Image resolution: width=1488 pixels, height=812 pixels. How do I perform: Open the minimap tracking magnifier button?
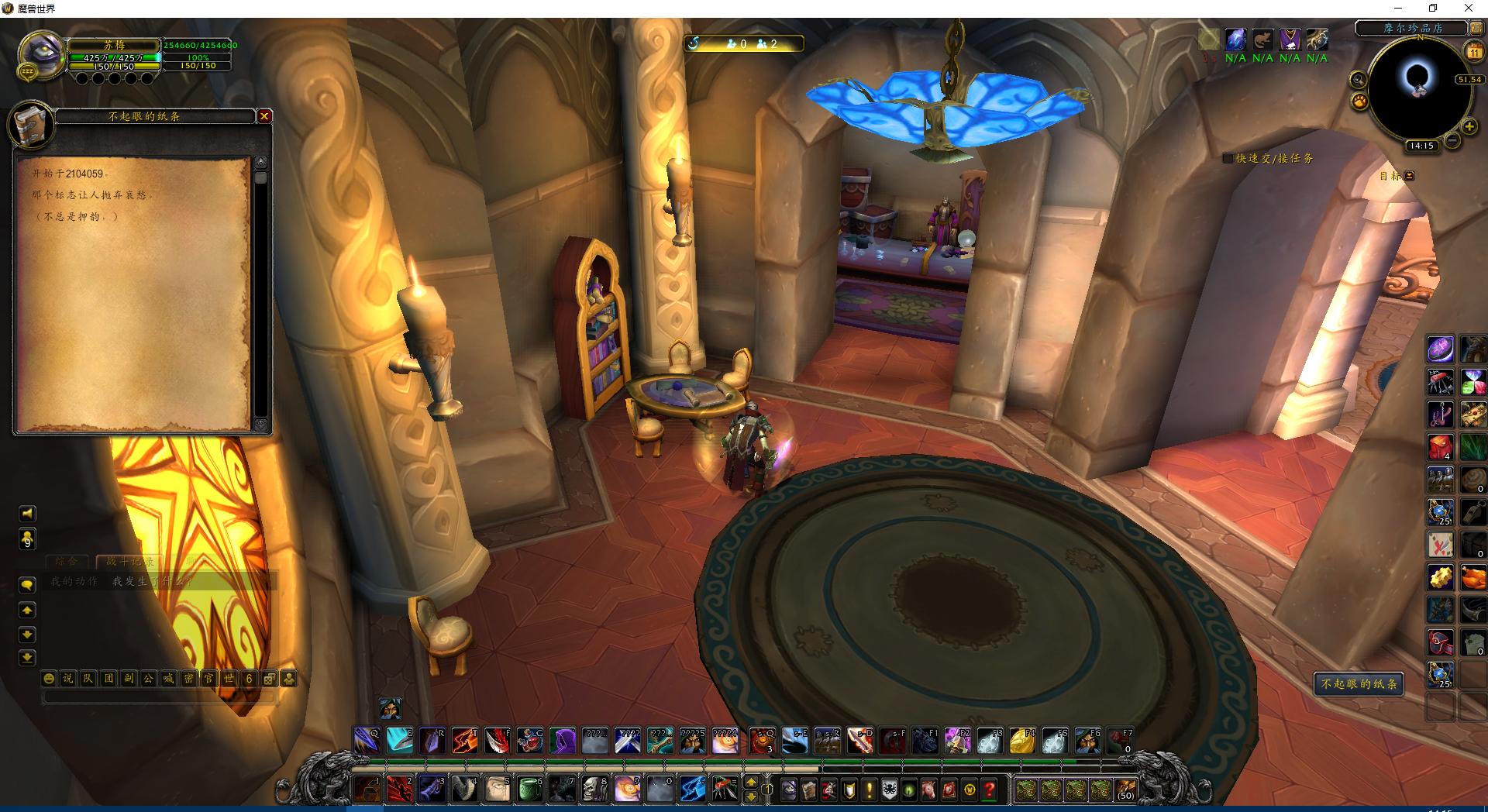(x=1358, y=79)
